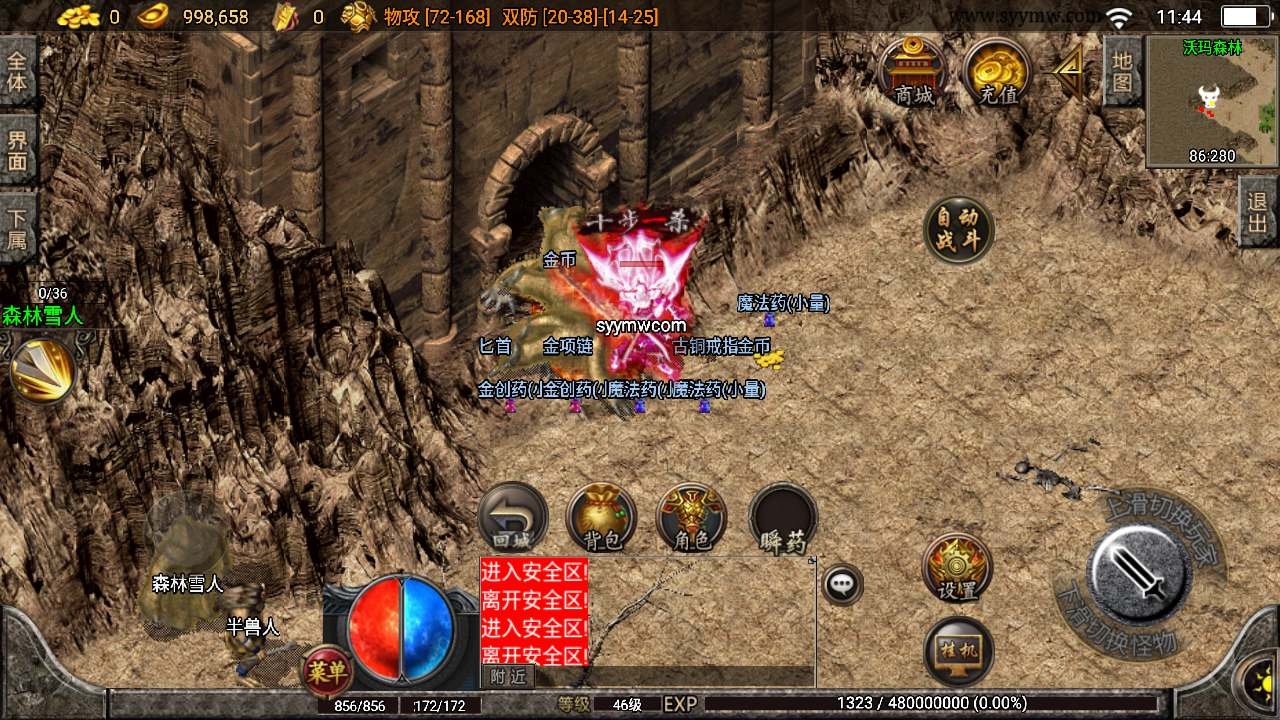Select the 全体 side tab

click(17, 70)
